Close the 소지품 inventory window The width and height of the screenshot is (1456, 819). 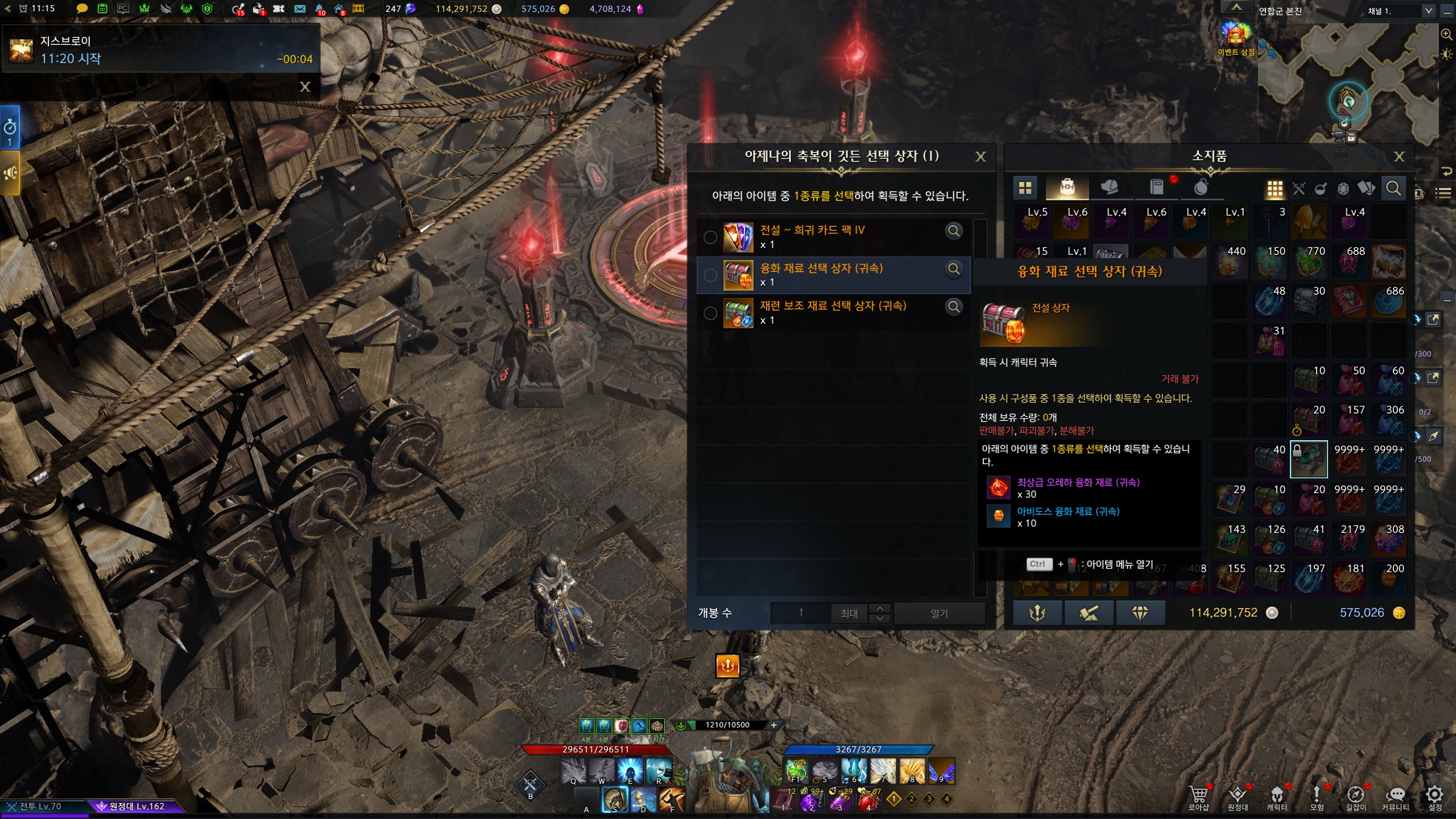pyautogui.click(x=1399, y=156)
